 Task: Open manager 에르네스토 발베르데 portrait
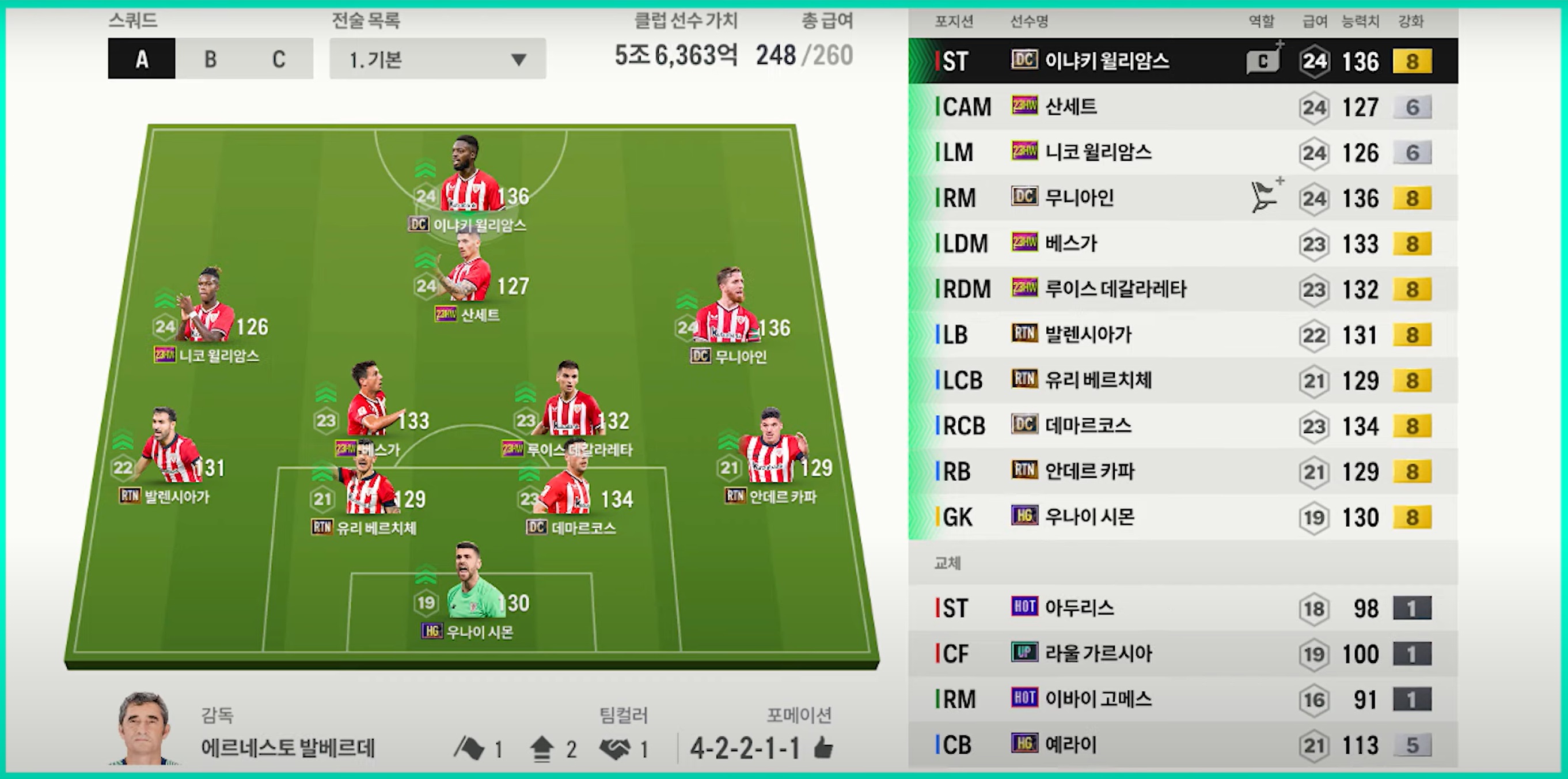click(x=143, y=728)
